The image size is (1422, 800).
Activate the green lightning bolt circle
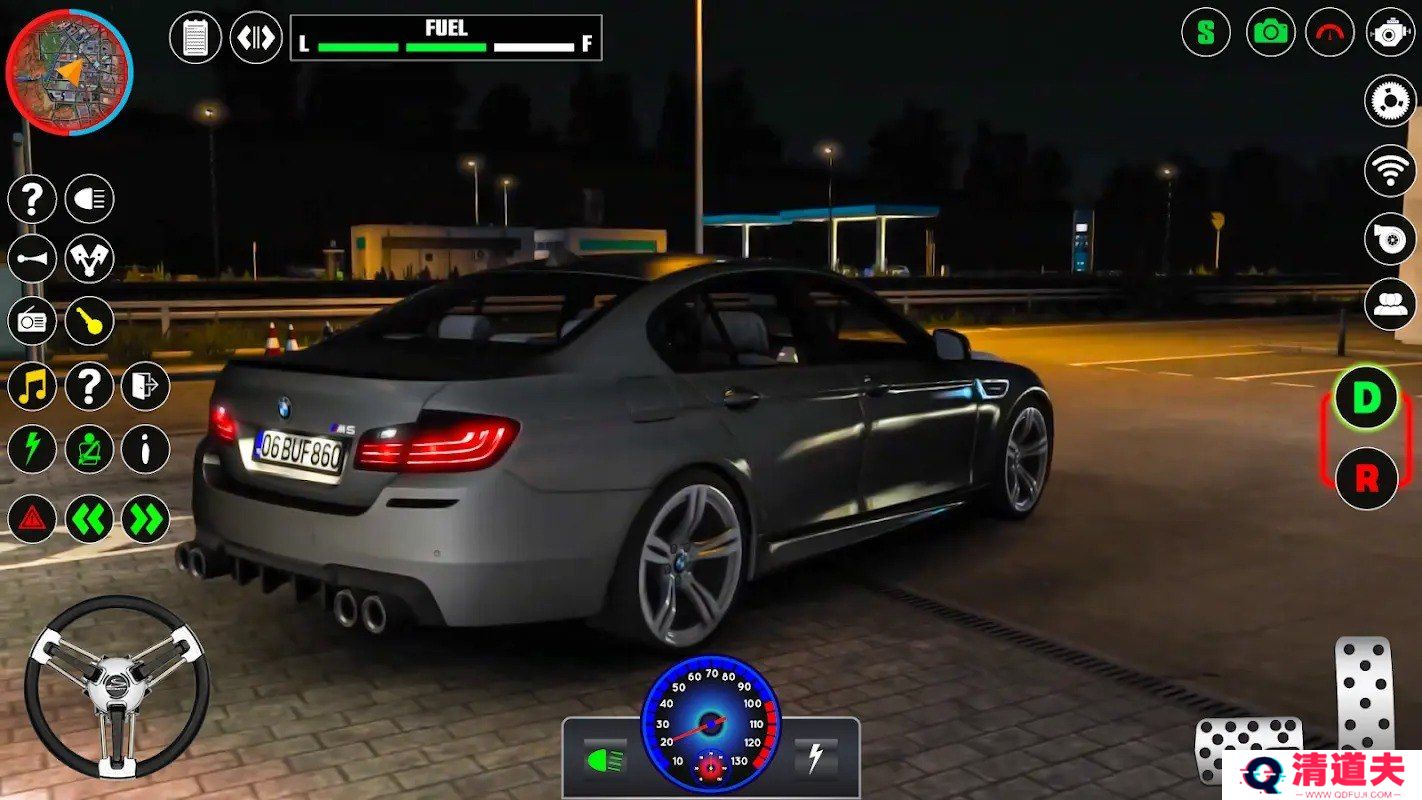[x=32, y=449]
